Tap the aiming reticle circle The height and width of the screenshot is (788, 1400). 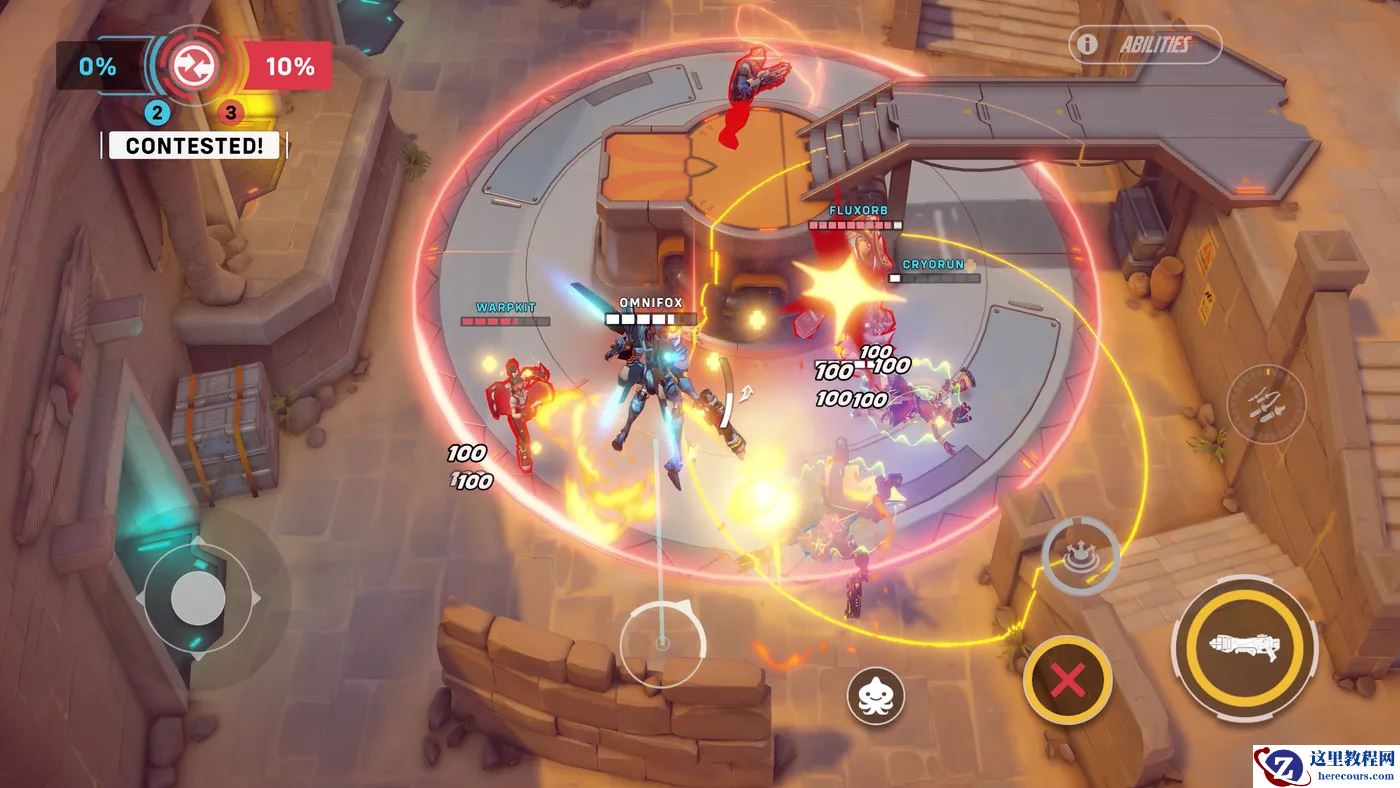coord(661,644)
